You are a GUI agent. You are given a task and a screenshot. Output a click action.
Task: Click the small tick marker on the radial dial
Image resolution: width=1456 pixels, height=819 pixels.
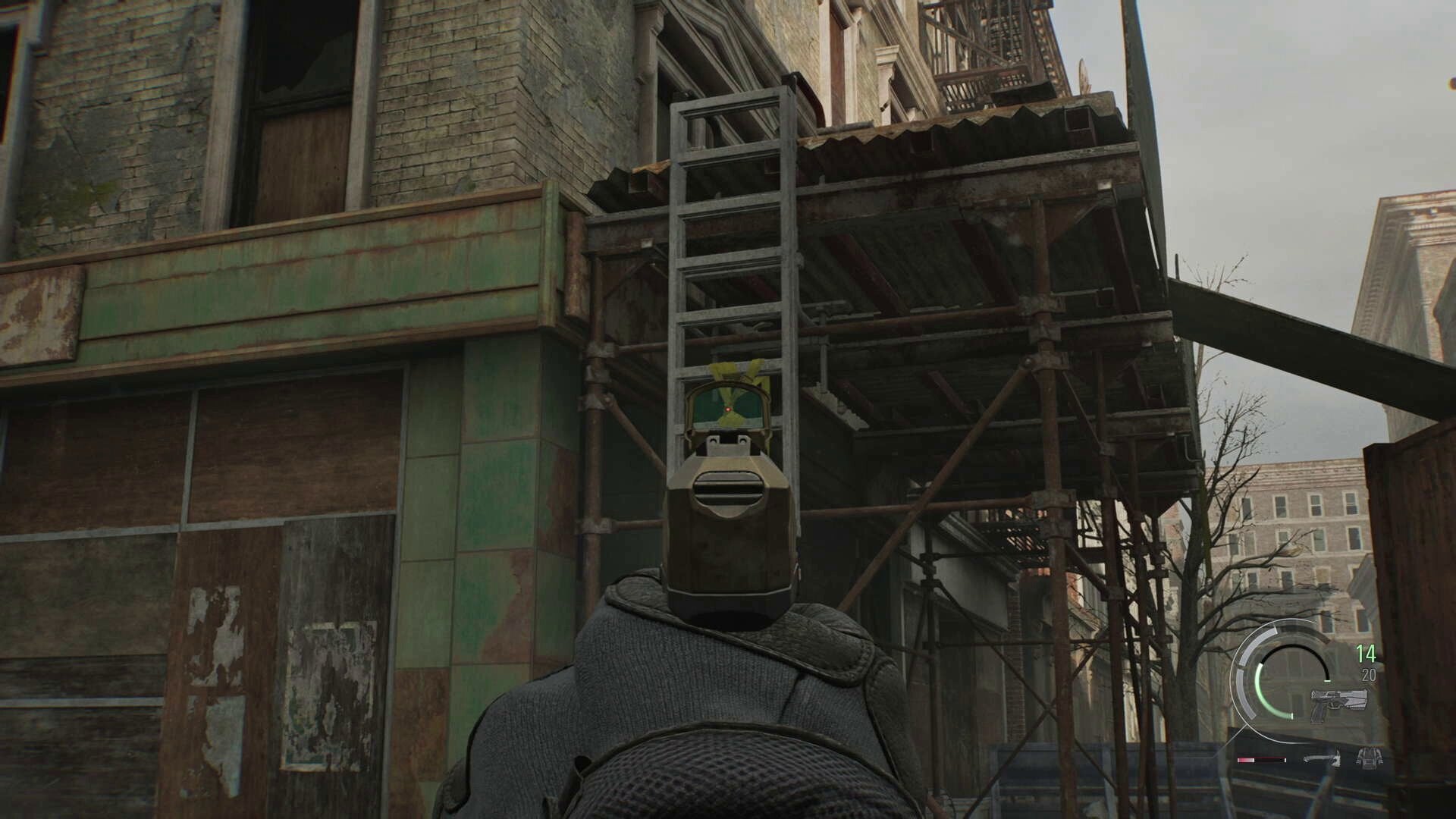(1328, 681)
